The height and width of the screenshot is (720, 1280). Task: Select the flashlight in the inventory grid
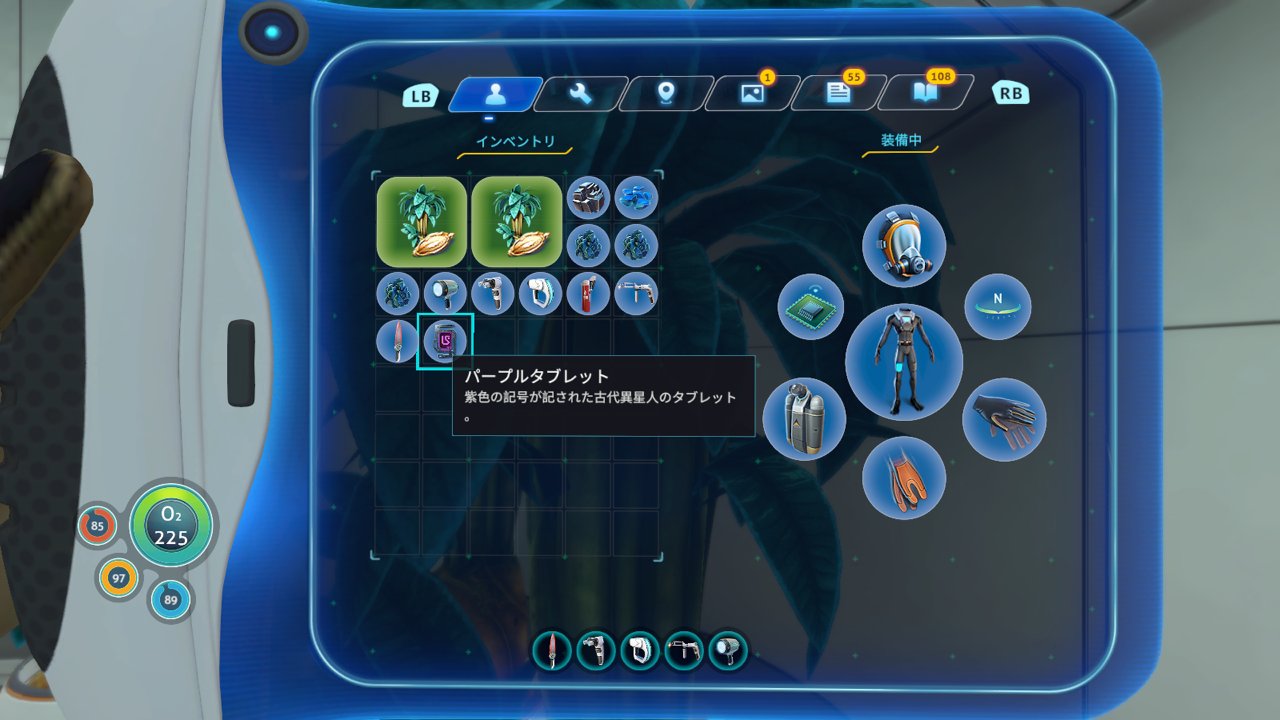click(445, 294)
